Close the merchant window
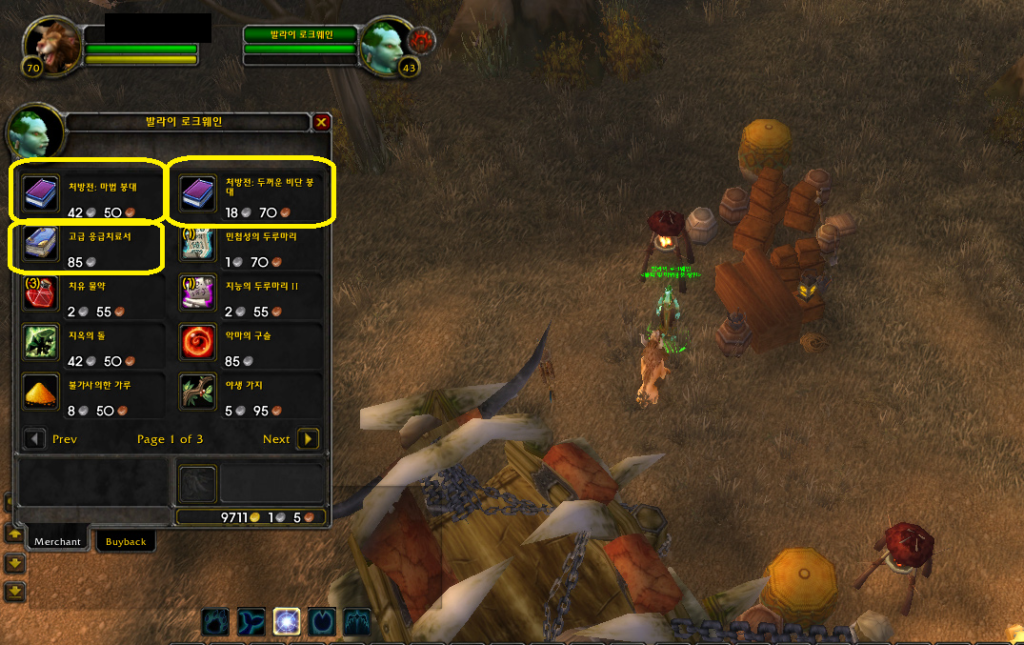 [x=321, y=122]
